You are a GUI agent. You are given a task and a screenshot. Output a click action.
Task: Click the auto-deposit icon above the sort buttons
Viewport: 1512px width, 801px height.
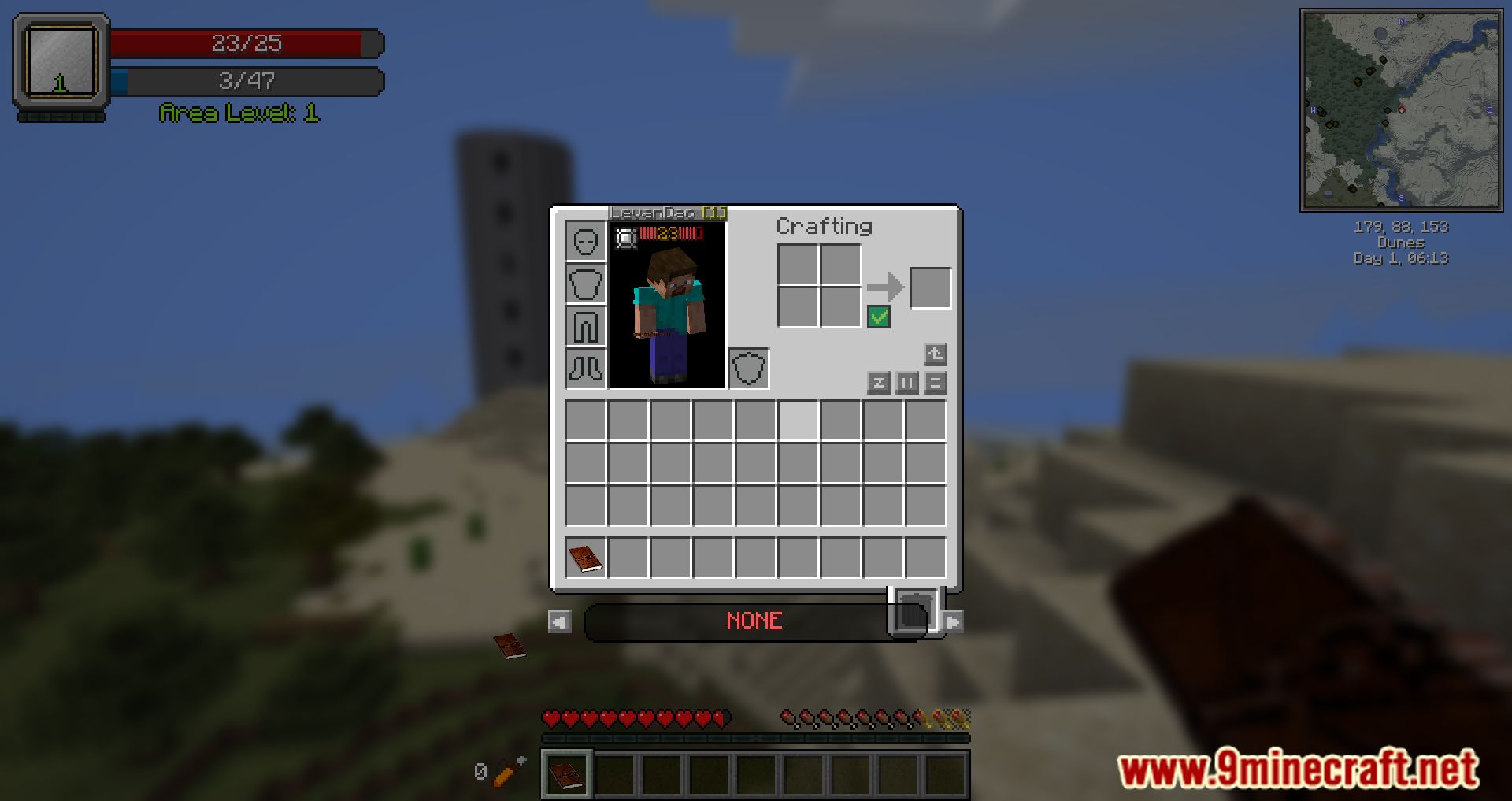tap(935, 354)
